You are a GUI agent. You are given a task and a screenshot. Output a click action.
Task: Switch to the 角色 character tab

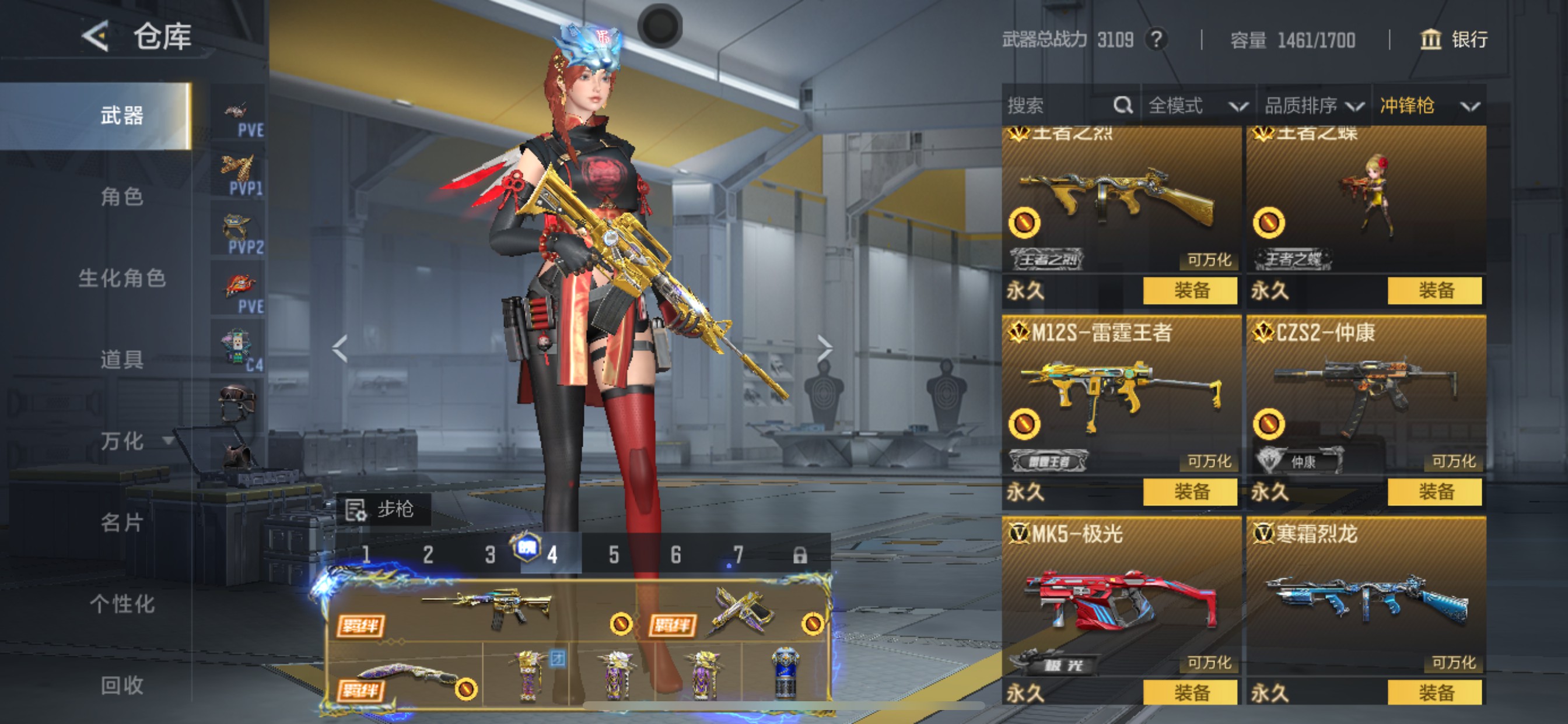click(122, 196)
